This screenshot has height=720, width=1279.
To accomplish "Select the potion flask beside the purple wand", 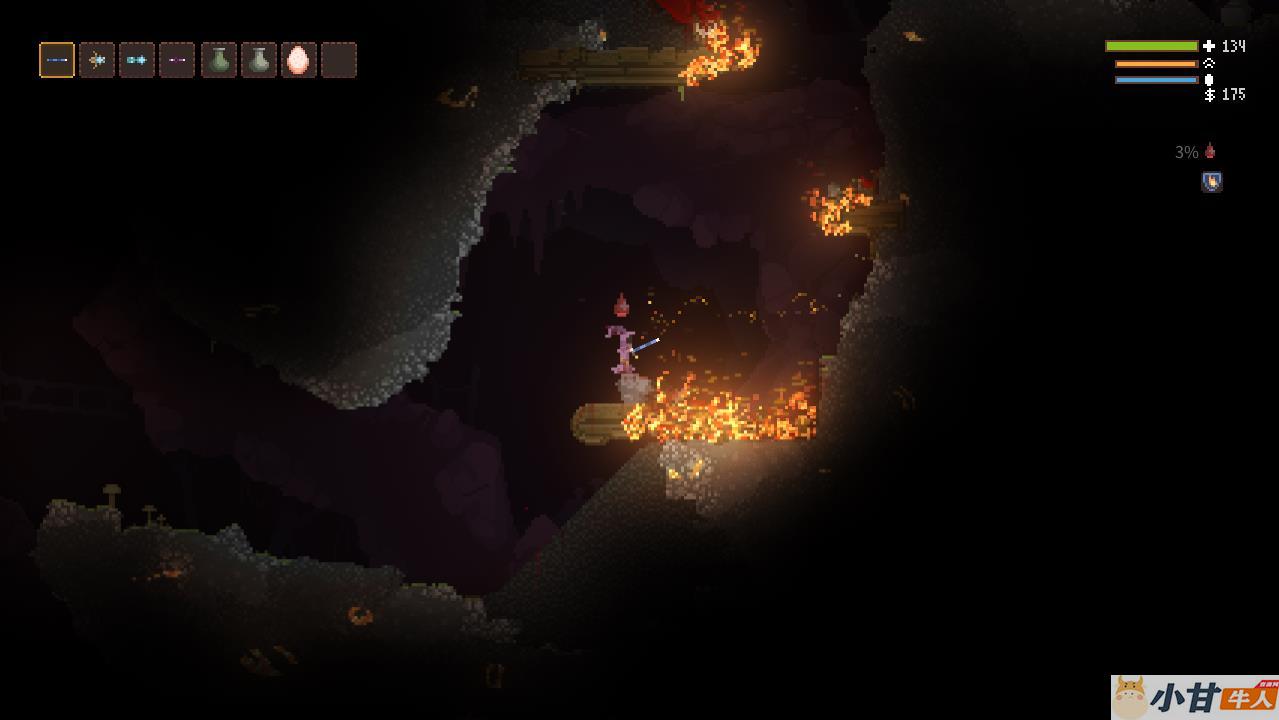I will pyautogui.click(x=219, y=60).
